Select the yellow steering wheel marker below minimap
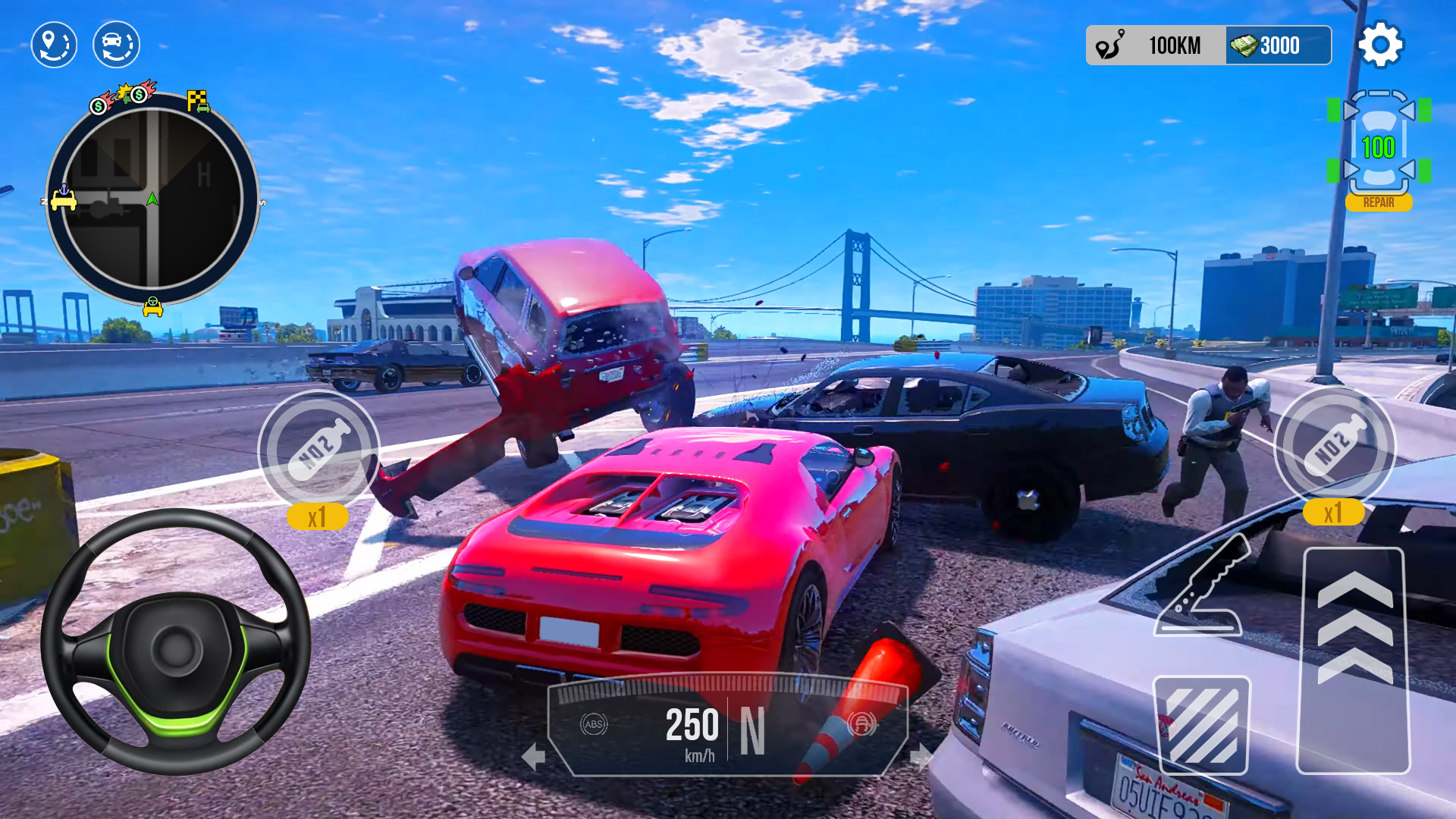Image resolution: width=1456 pixels, height=819 pixels. click(x=153, y=306)
